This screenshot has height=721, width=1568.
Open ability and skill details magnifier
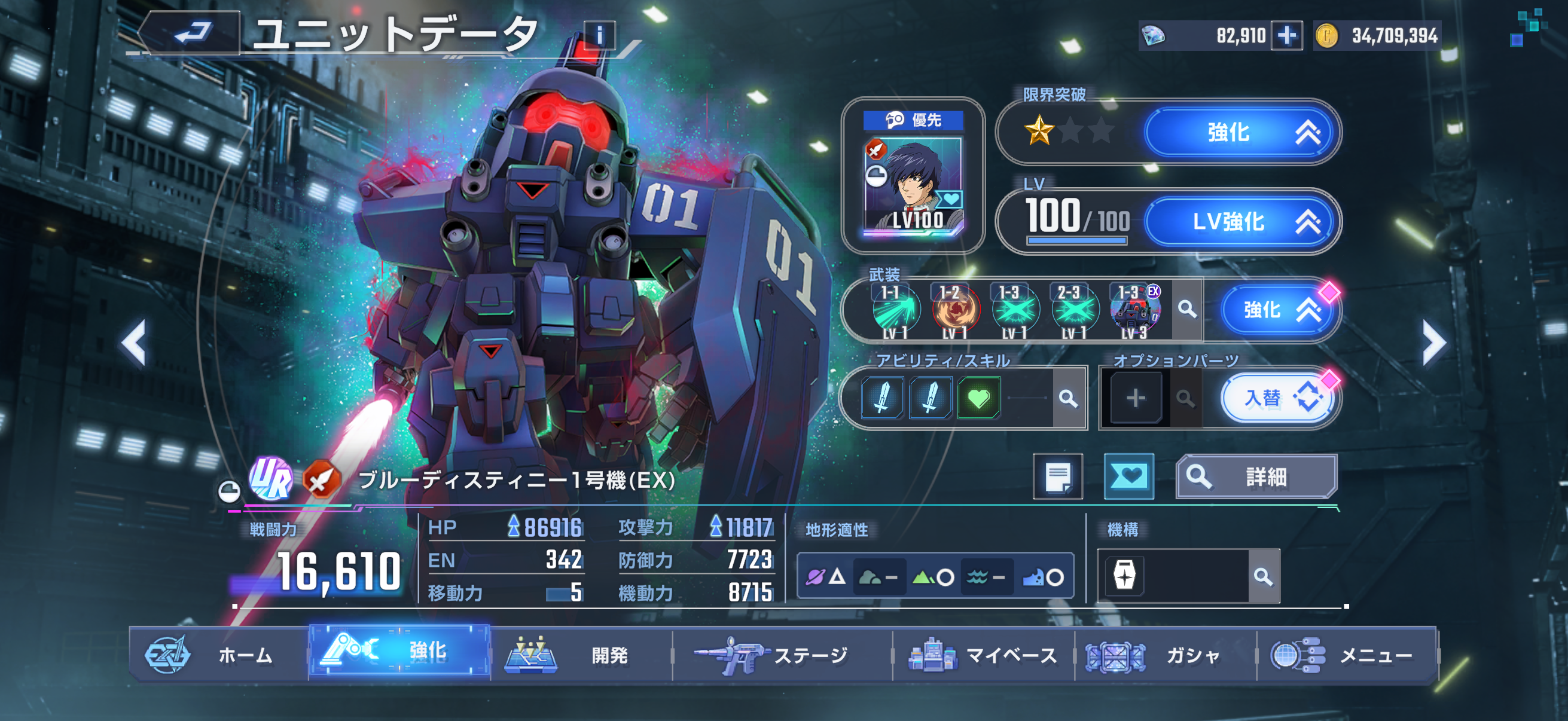pos(1067,399)
